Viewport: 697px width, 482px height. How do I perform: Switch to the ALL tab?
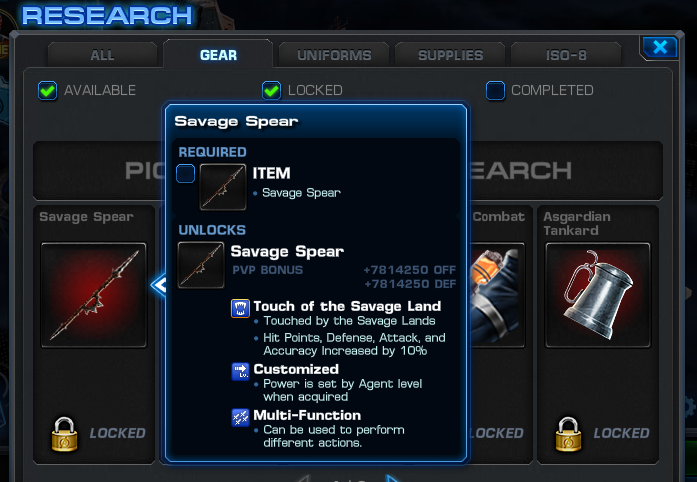coord(102,55)
